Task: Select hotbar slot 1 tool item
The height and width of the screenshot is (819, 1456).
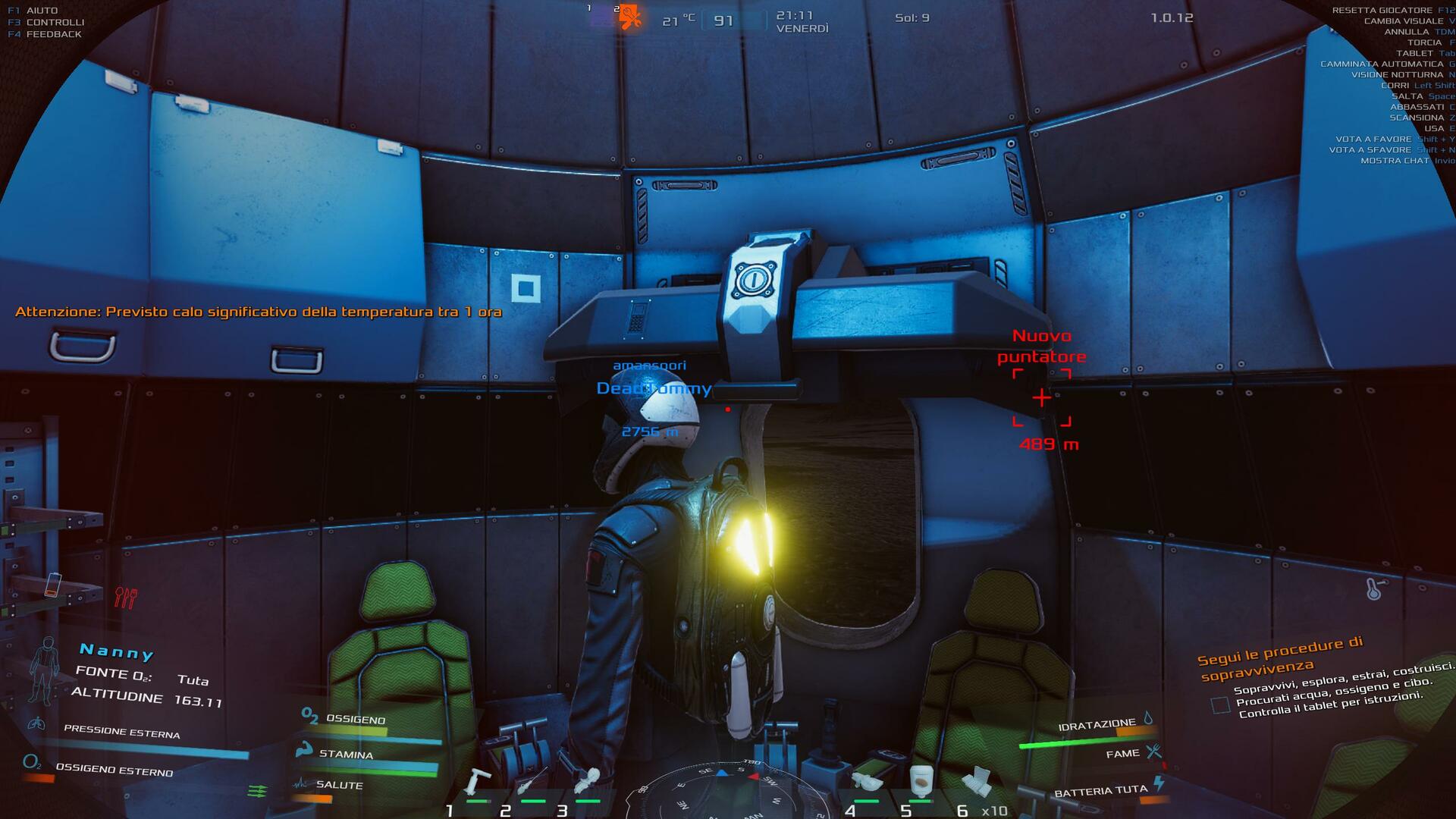Action: (x=479, y=781)
